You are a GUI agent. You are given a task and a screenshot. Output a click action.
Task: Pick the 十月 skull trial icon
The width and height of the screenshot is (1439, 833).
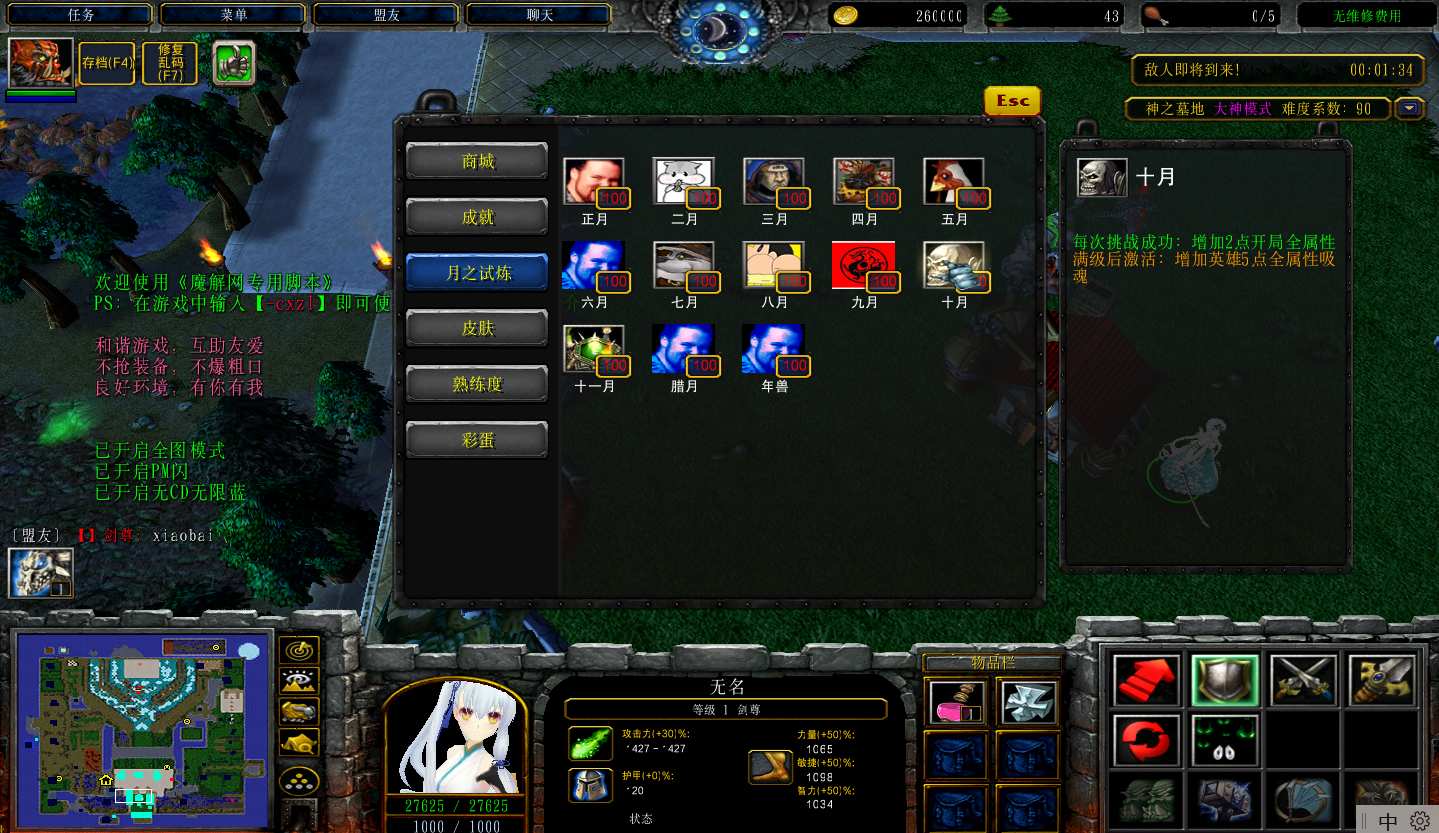coord(954,266)
